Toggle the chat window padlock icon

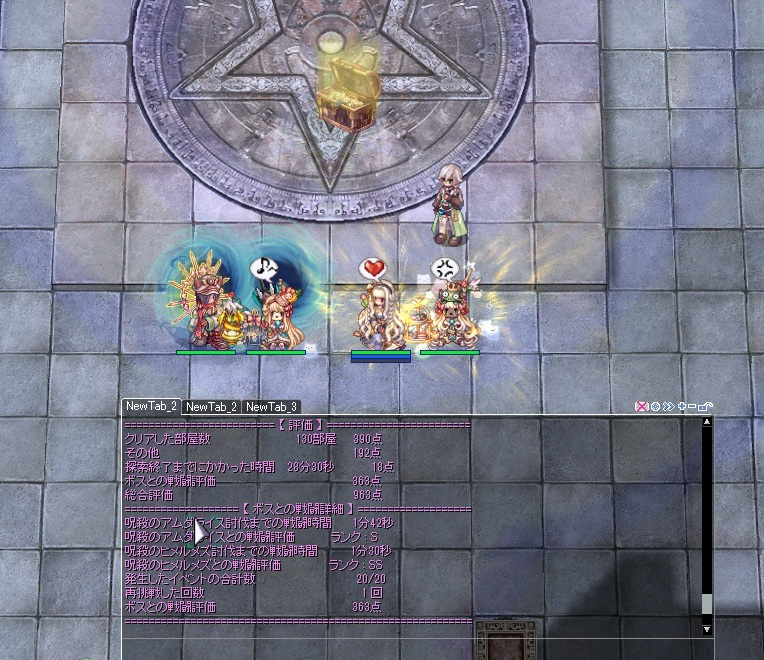[x=706, y=407]
